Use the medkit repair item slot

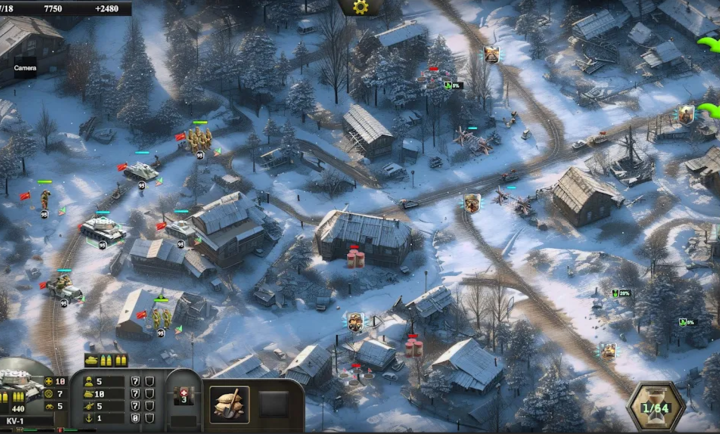click(183, 393)
